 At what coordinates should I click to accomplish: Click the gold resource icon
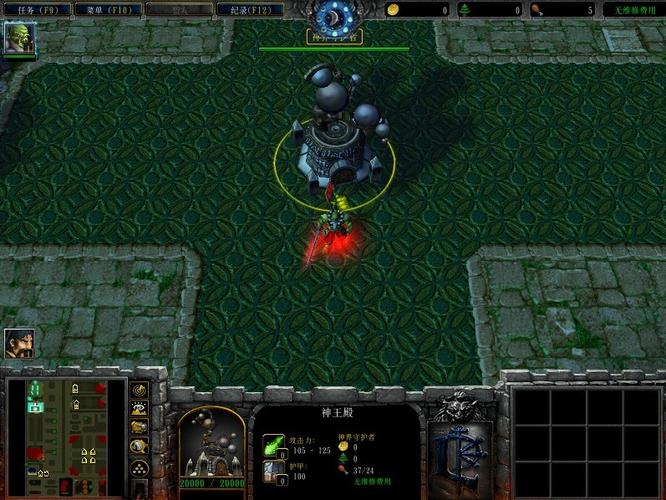393,10
